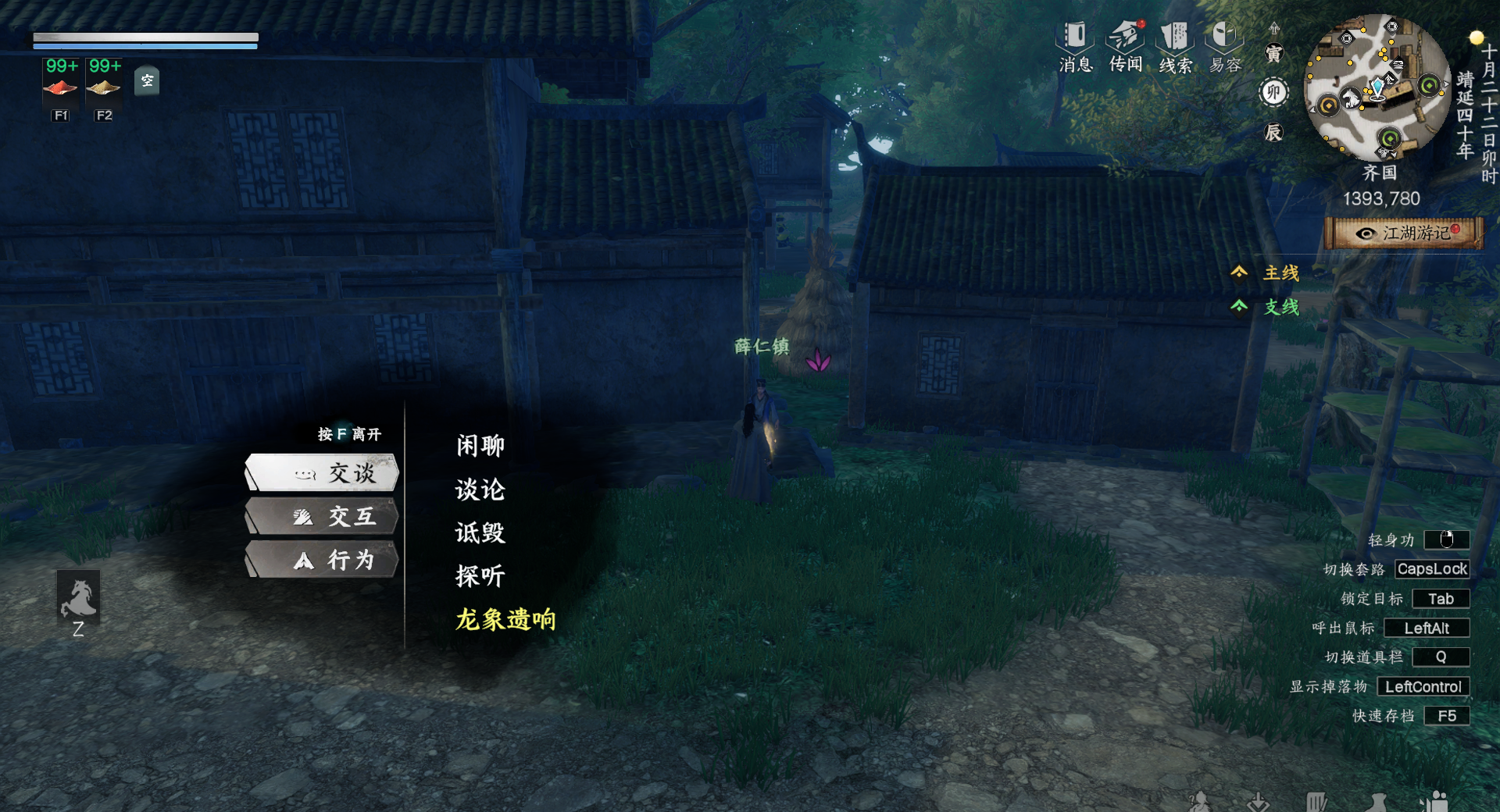Select the empty 空 quick slot
The height and width of the screenshot is (812, 1500).
click(147, 81)
